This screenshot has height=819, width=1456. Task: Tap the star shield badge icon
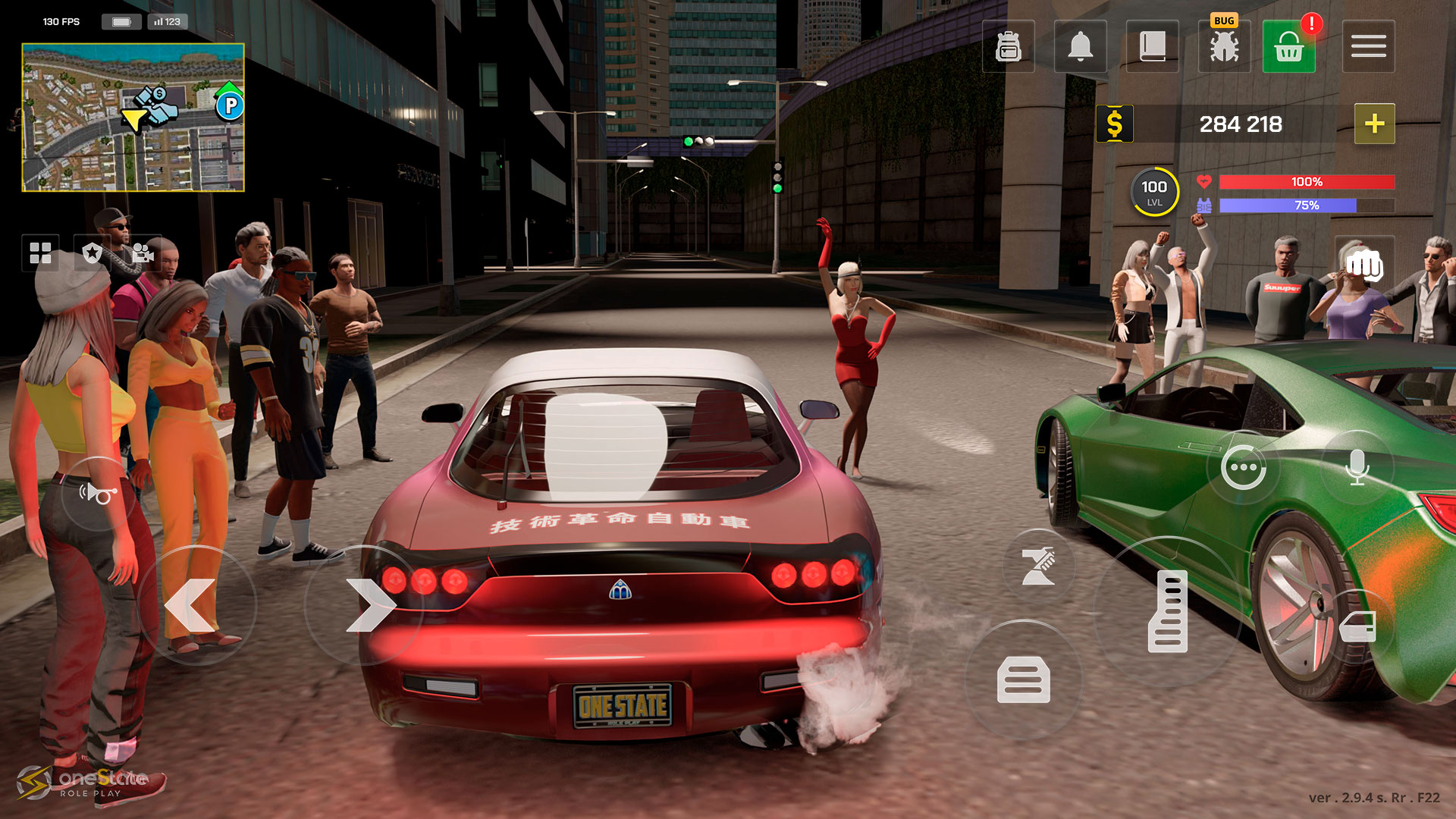point(93,253)
